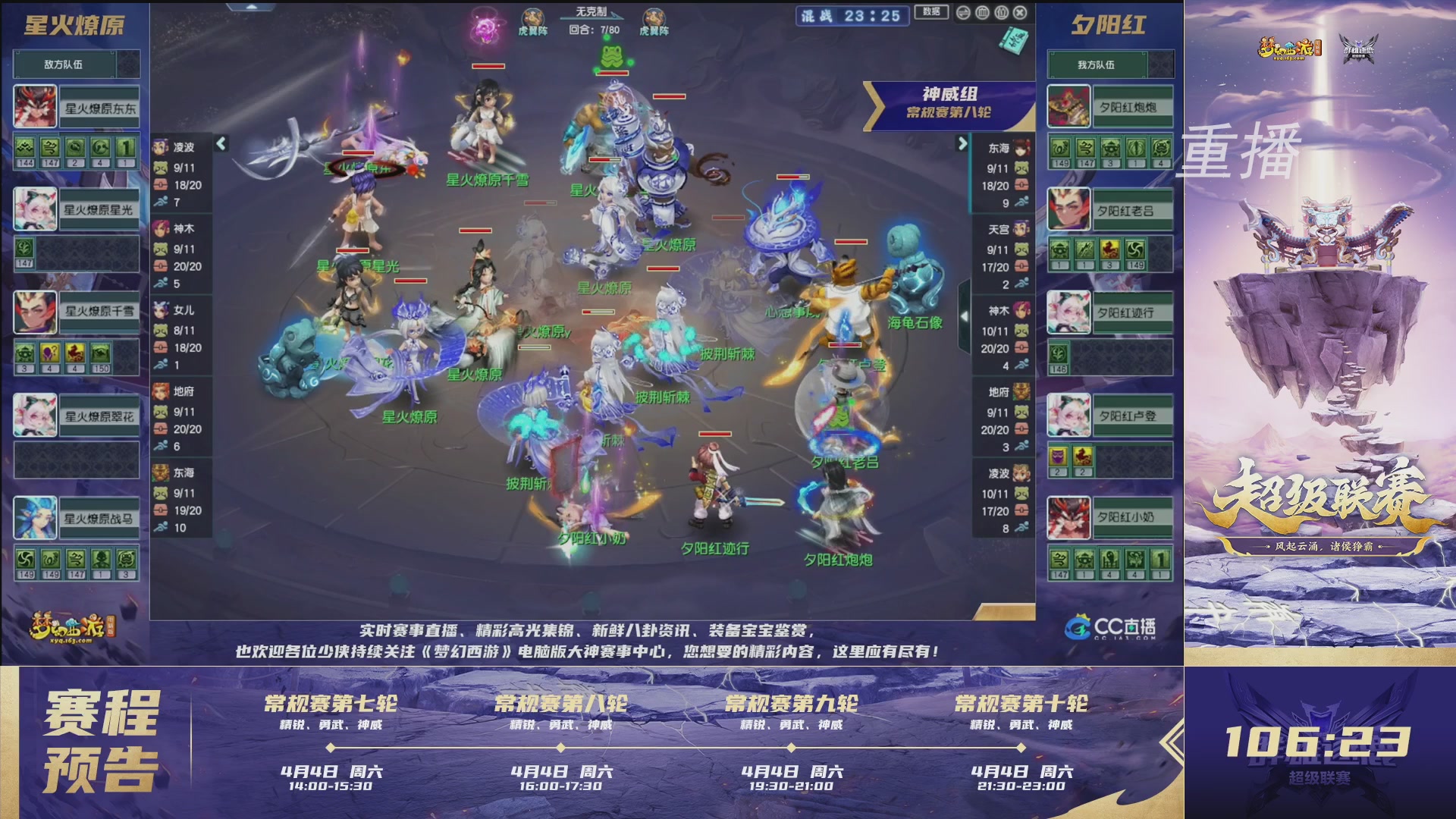Click the 虎翼阵 formation icon for the right team
This screenshot has height=819, width=1456.
coord(653,16)
